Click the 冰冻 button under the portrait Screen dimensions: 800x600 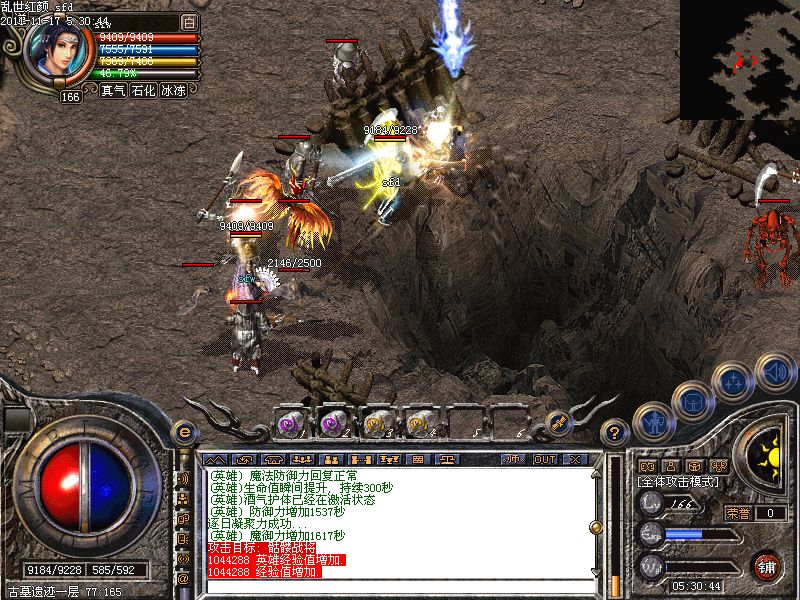click(x=173, y=90)
